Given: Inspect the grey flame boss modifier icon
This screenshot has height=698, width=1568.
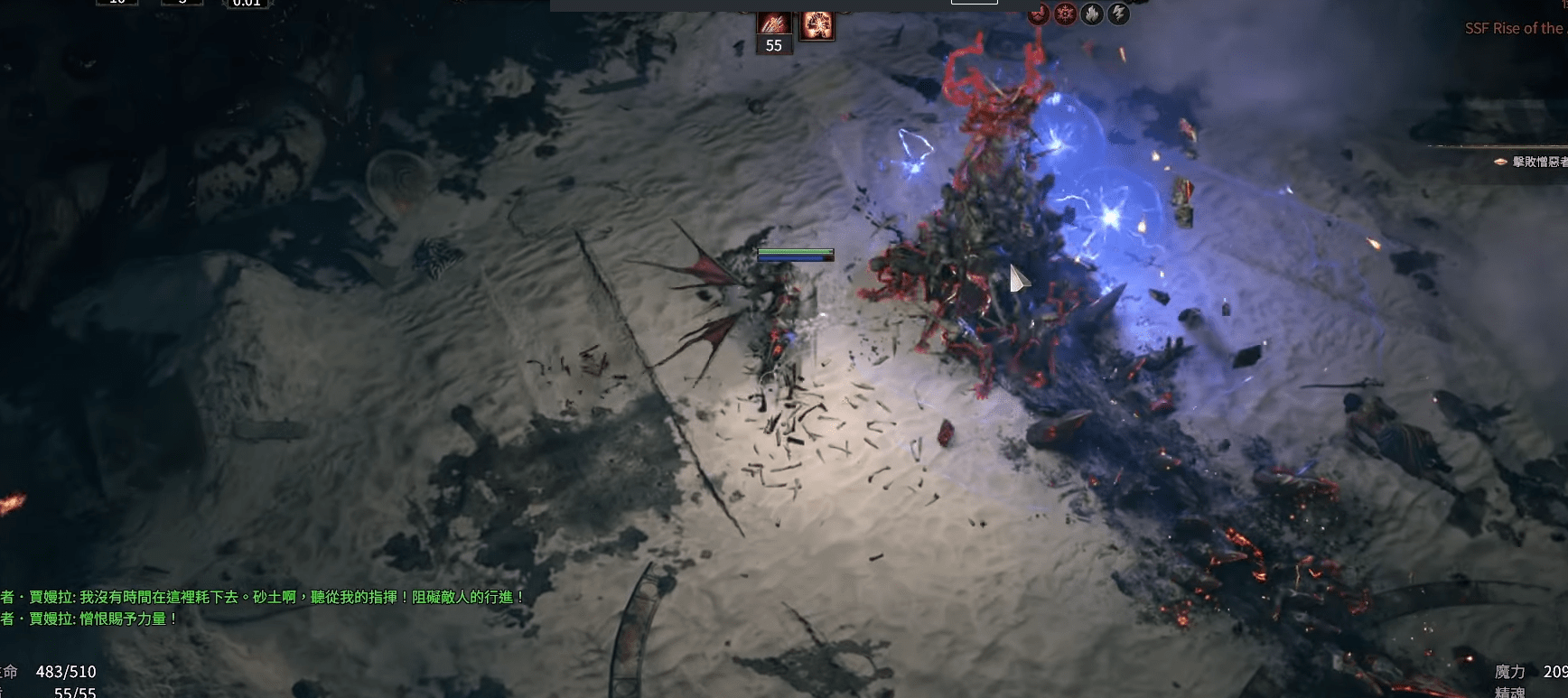Looking at the screenshot, I should [x=1091, y=14].
